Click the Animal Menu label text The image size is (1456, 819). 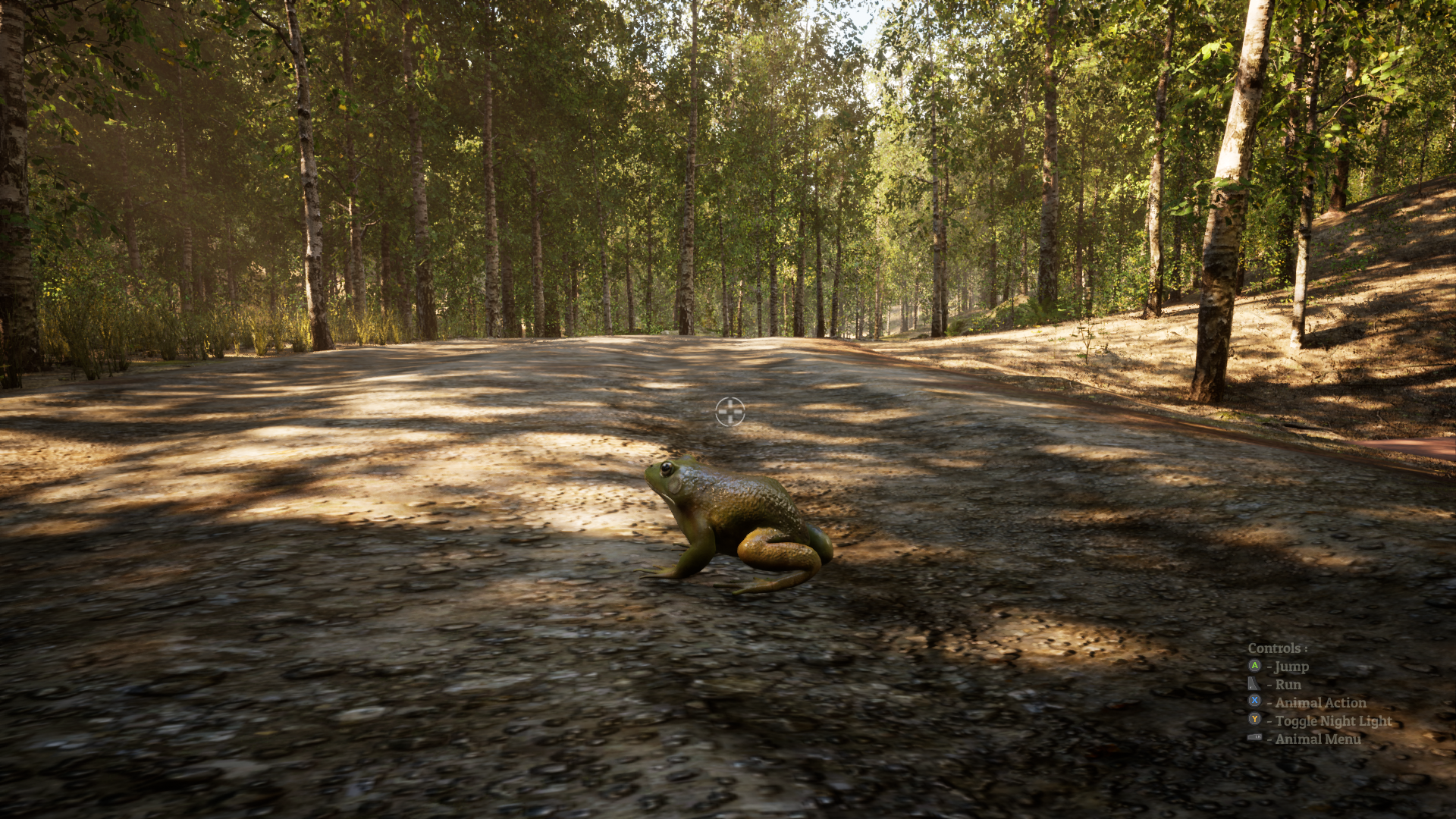pyautogui.click(x=1318, y=739)
